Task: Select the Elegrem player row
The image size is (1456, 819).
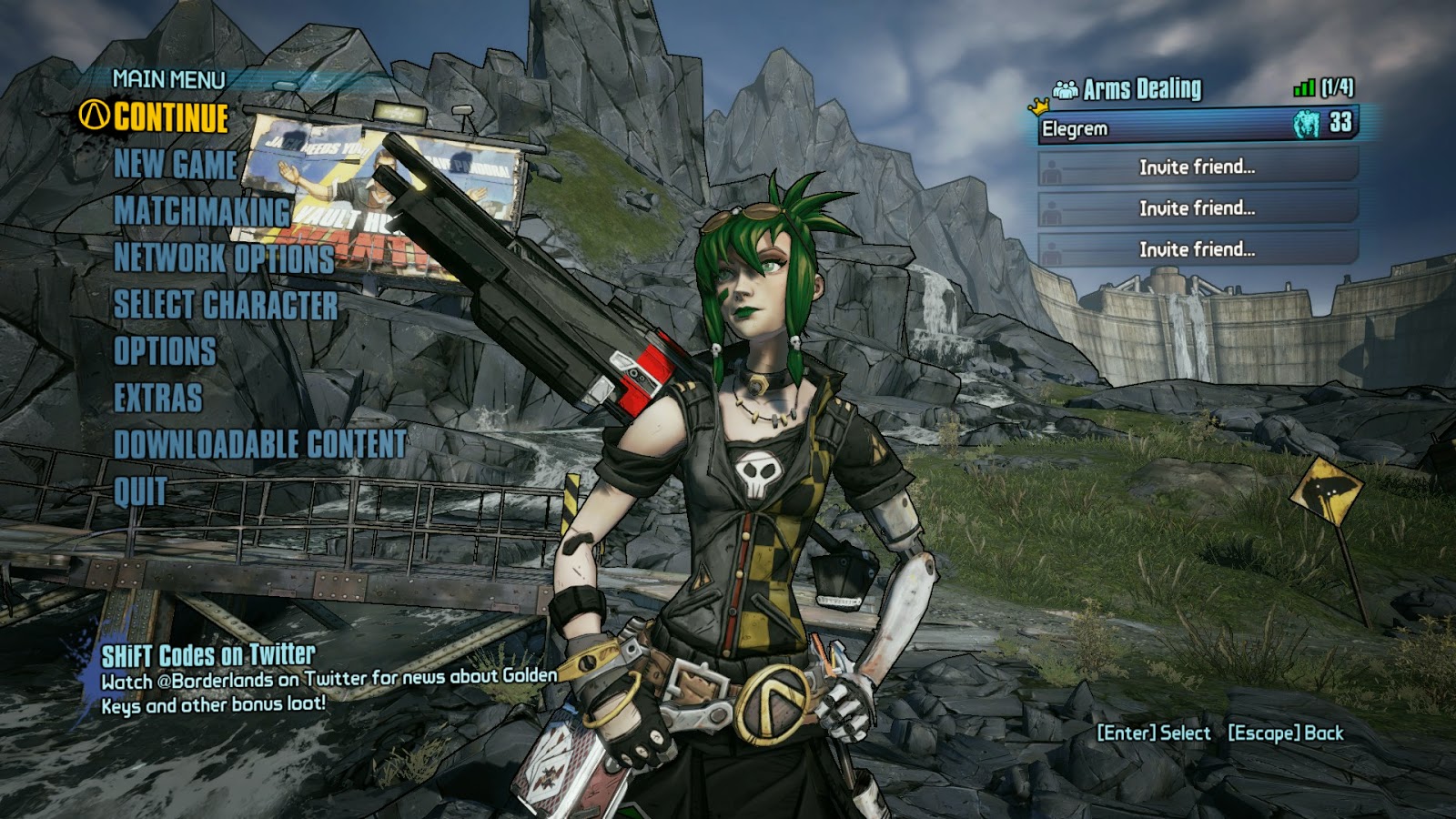Action: click(x=1197, y=127)
